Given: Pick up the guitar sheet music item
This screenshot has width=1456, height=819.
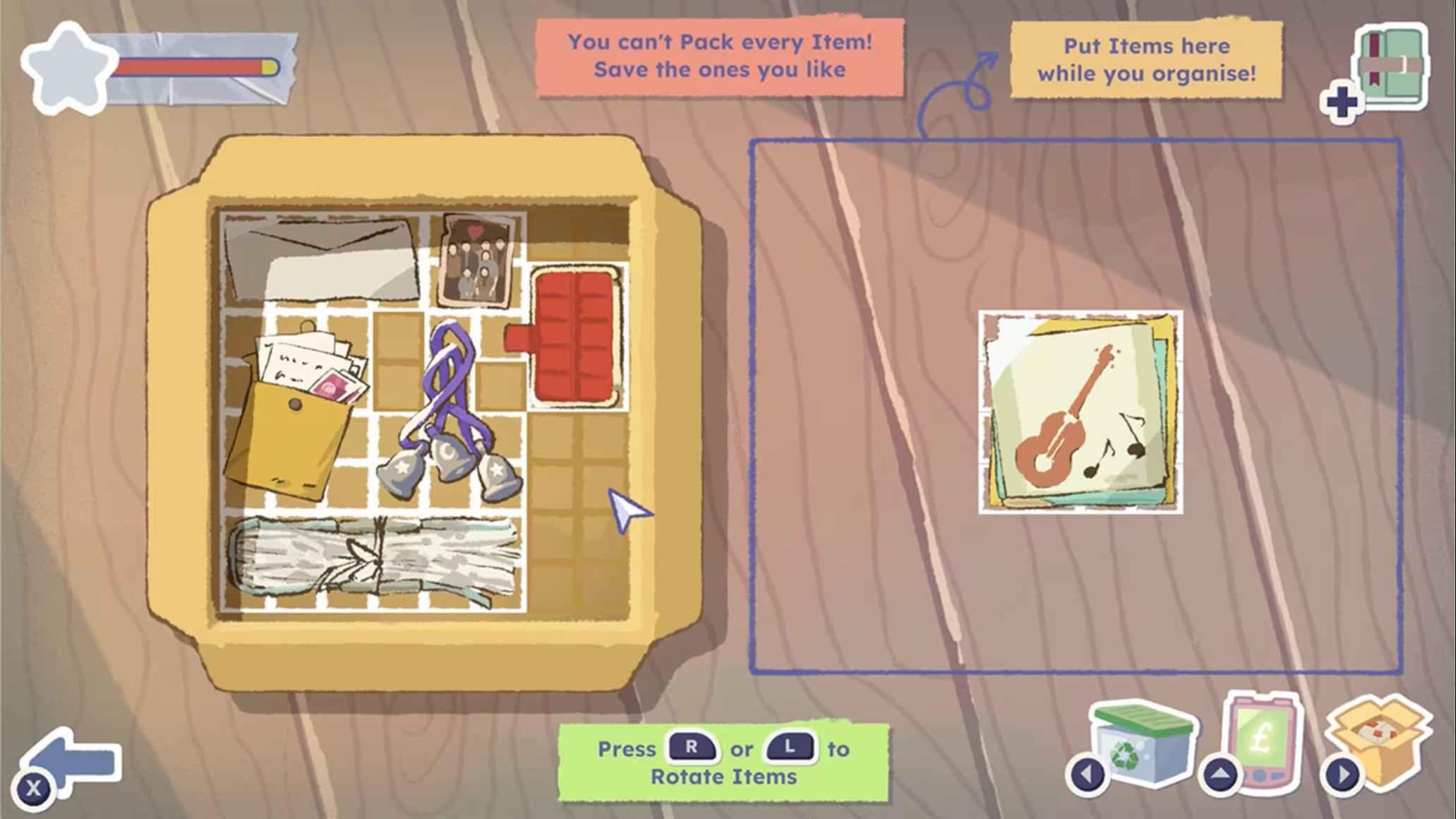Looking at the screenshot, I should pyautogui.click(x=1081, y=412).
